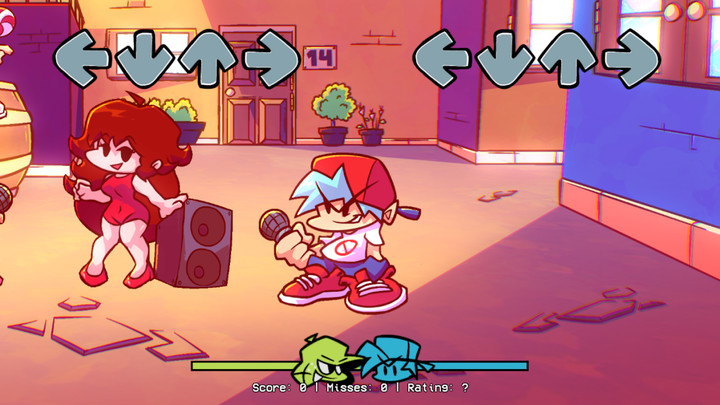
Task: Tap the opponent's up arrow receptor
Action: [x=208, y=58]
